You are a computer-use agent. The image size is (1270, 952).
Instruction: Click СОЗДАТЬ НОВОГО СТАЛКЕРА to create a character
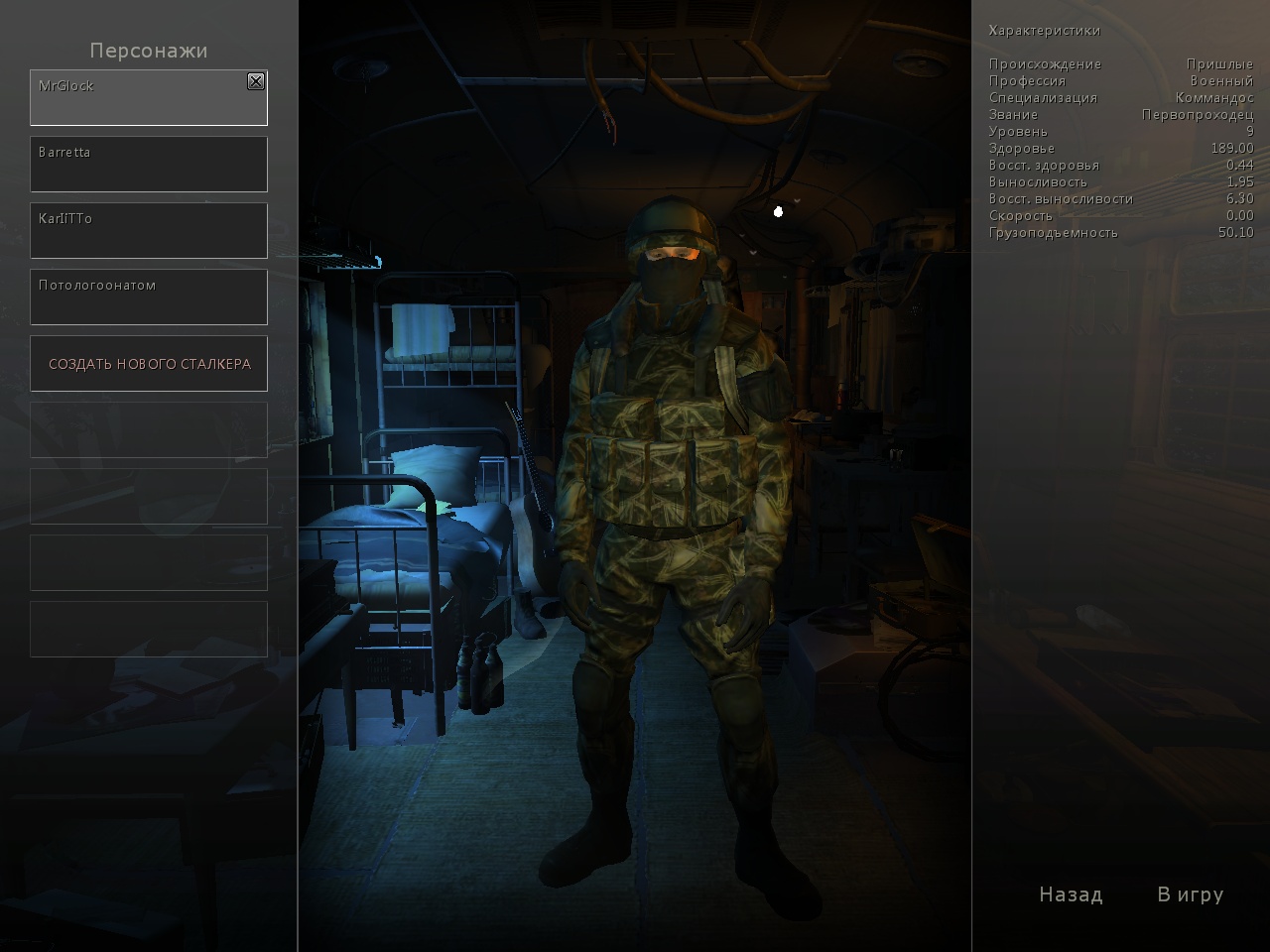point(149,364)
